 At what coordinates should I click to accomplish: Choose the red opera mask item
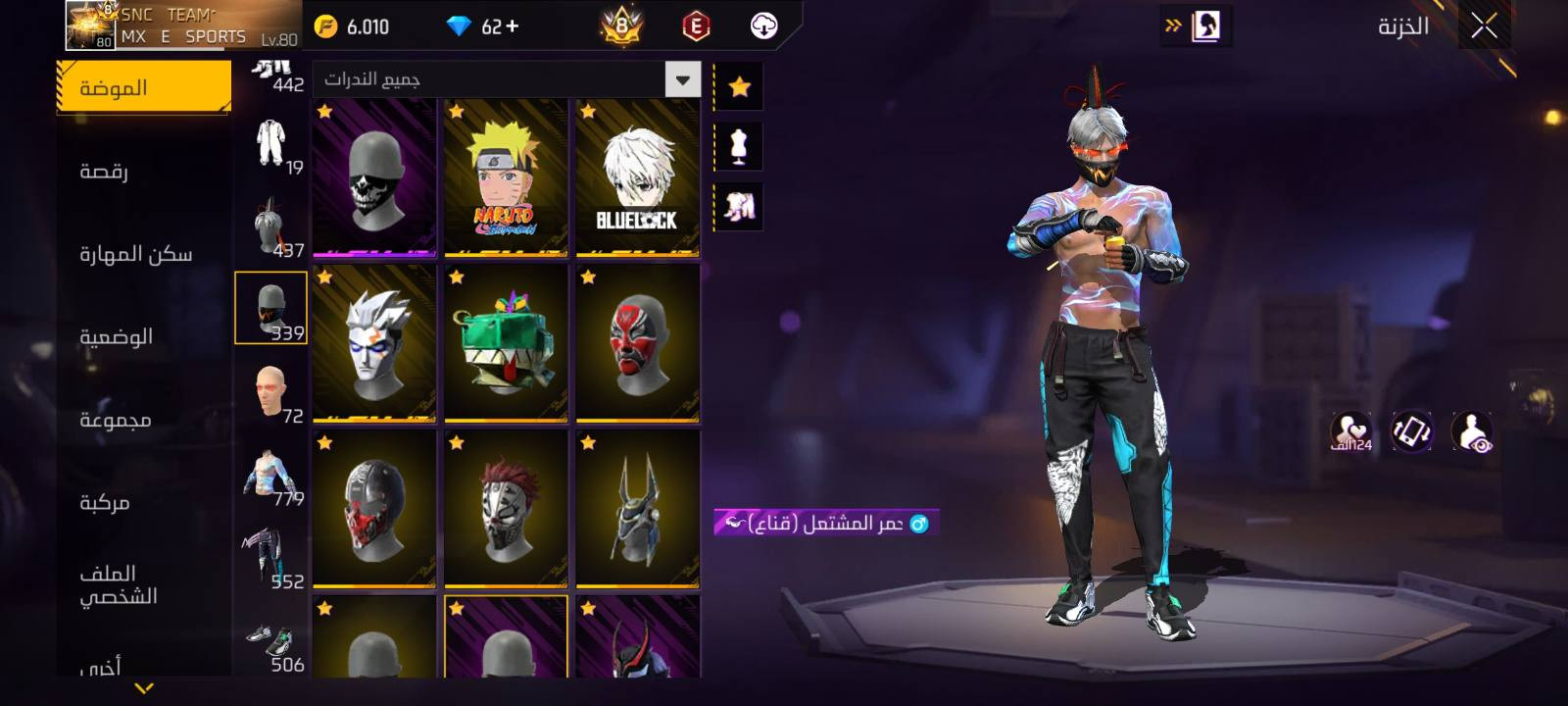coord(637,343)
